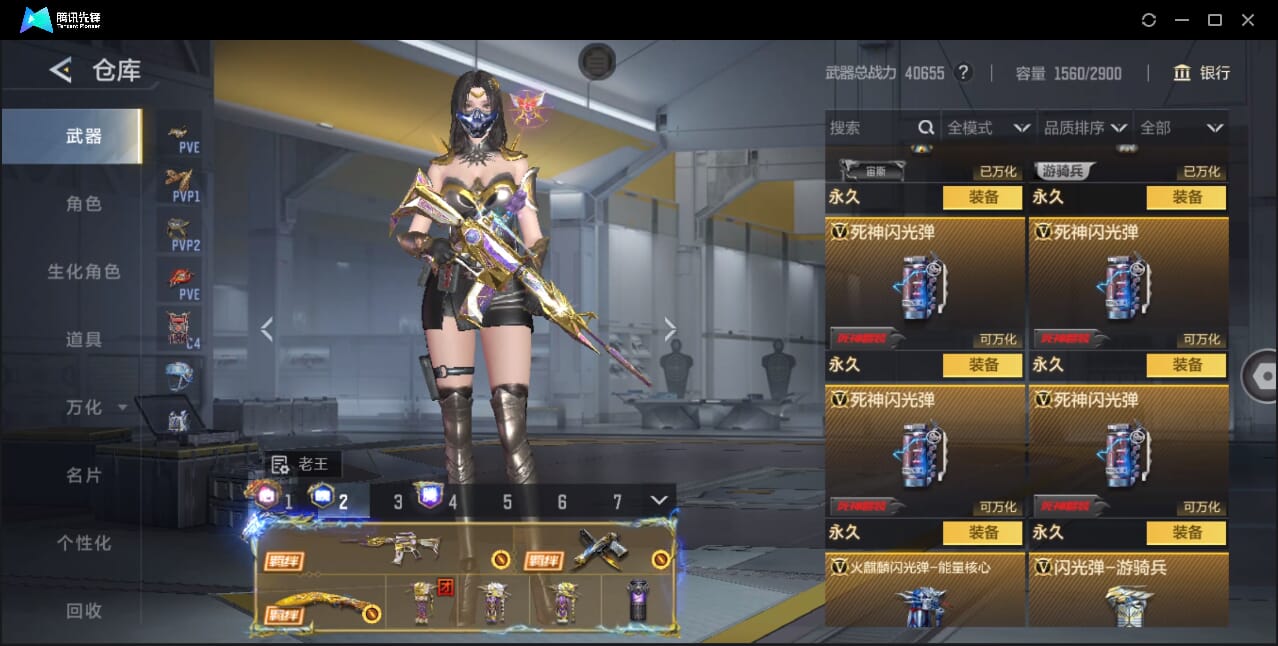Open the 全部 filter dropdown
The image size is (1278, 646).
point(1181,128)
